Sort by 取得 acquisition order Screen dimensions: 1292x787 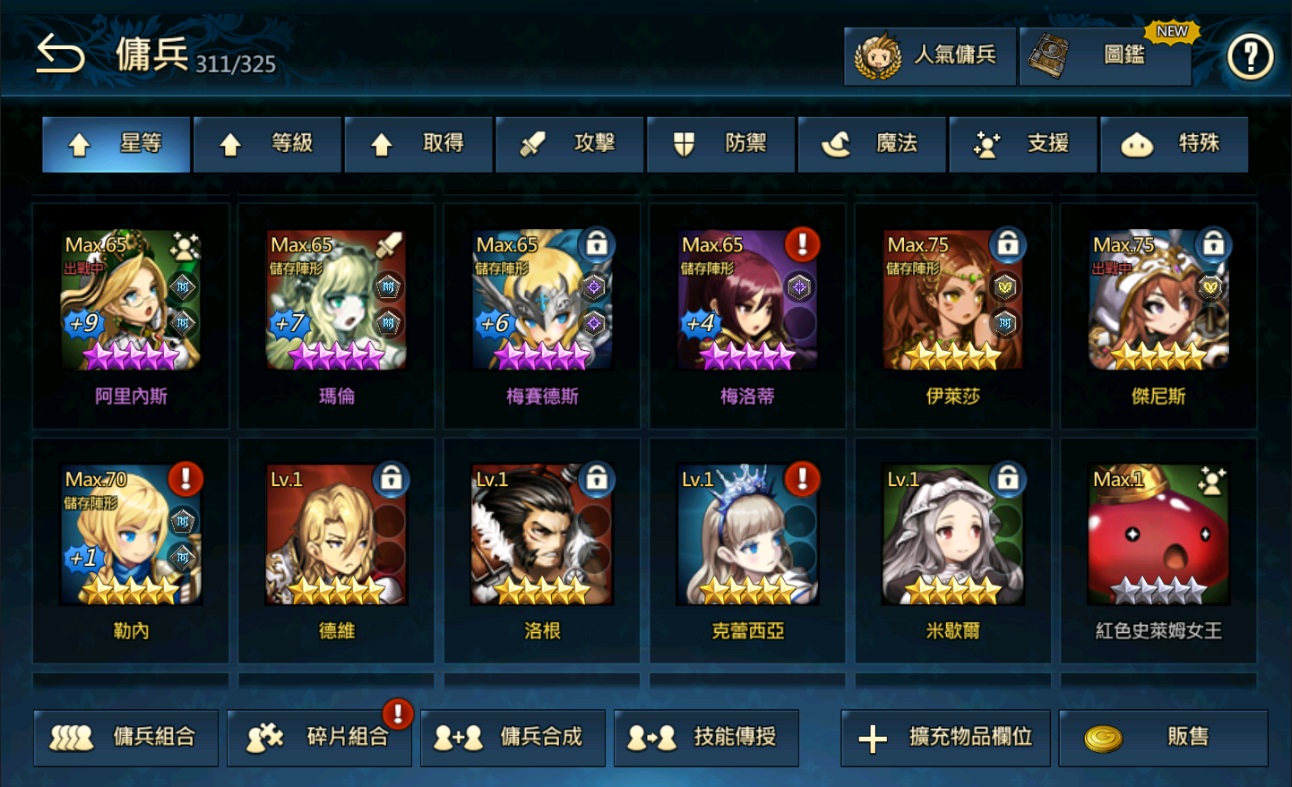[419, 144]
